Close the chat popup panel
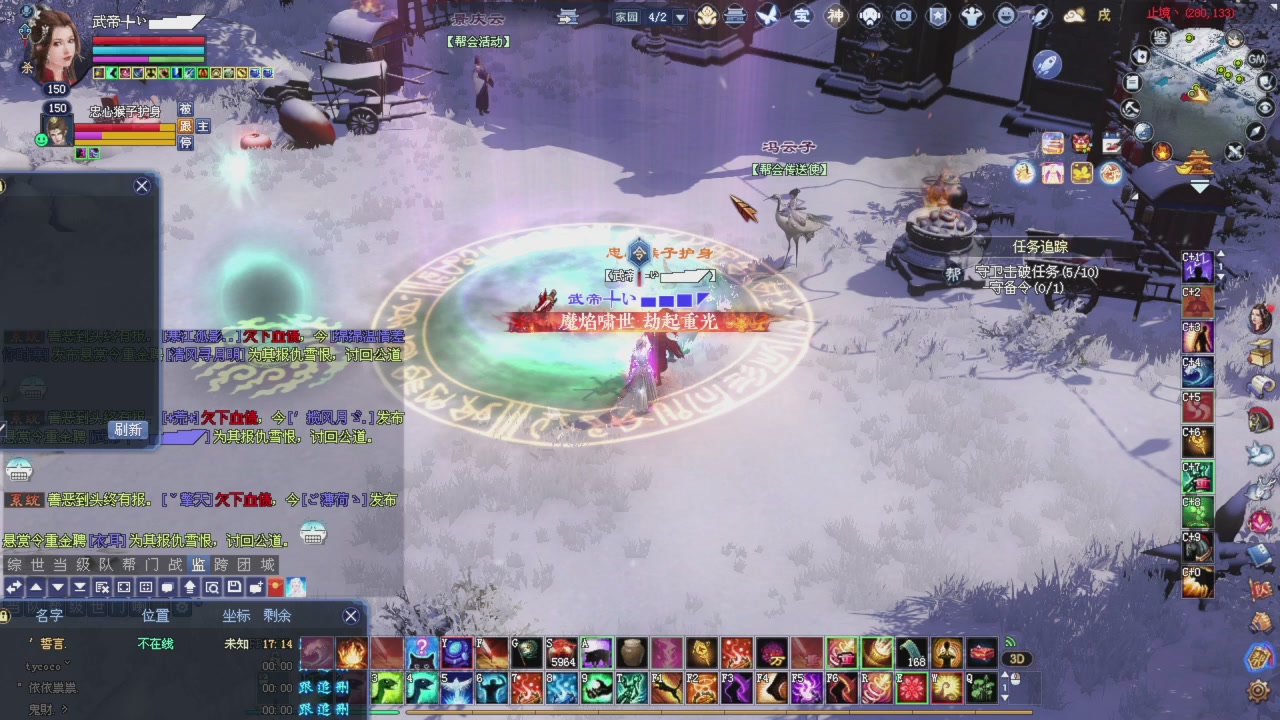Screen dimensions: 1280x720 142,186
